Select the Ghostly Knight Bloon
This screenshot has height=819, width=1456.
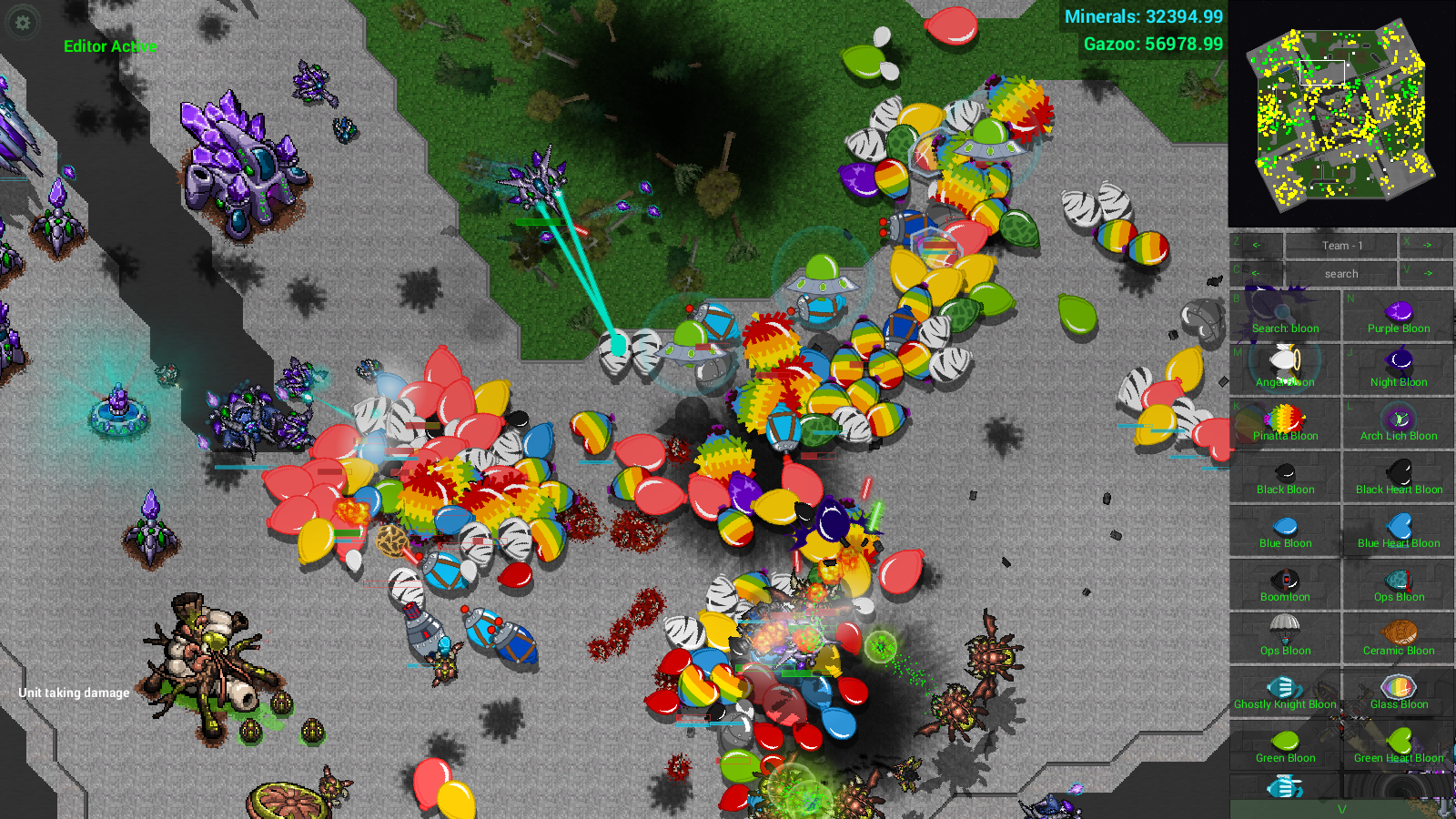pos(1285,692)
